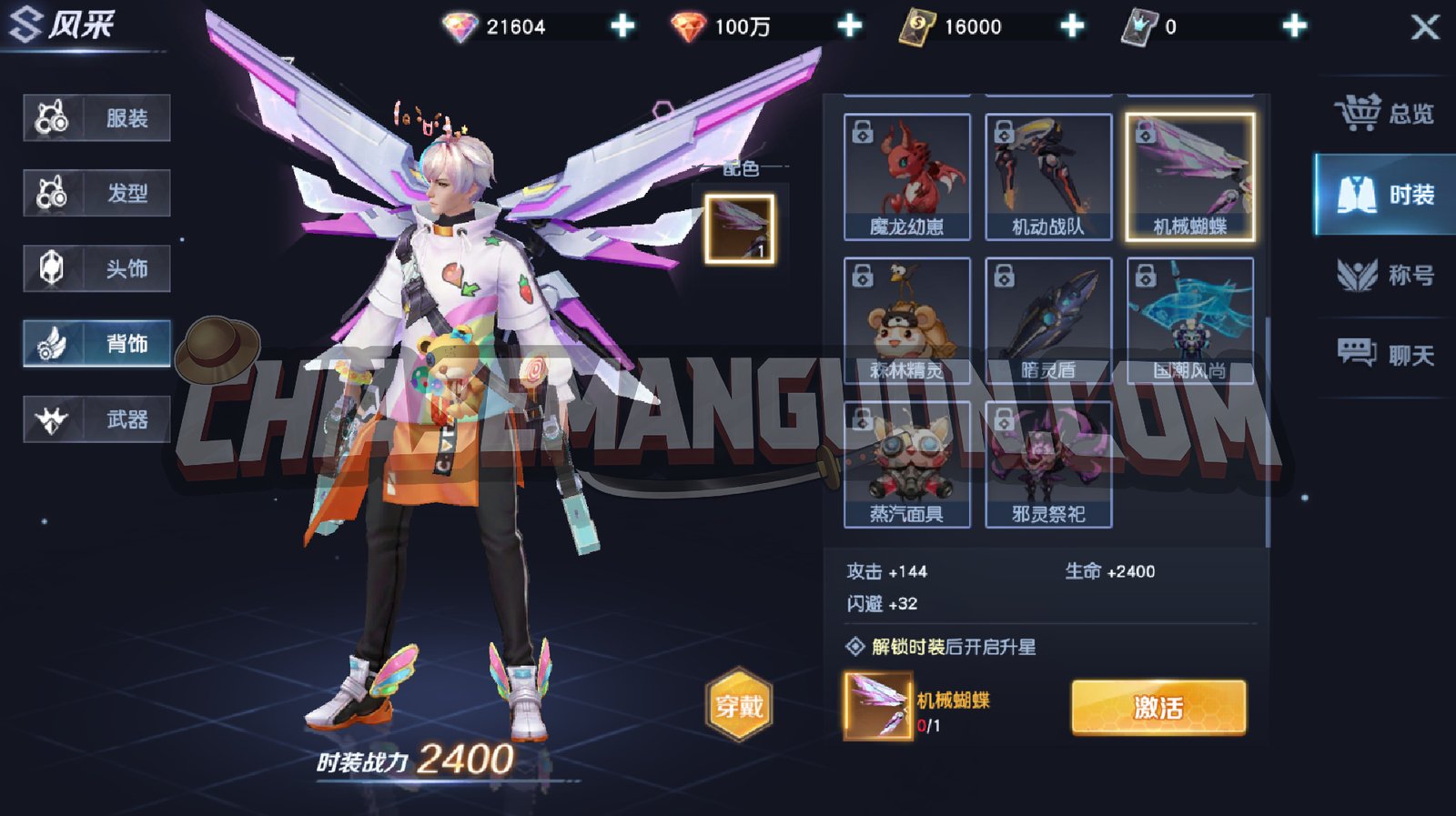Select the 头饰 headwear category
The width and height of the screenshot is (1456, 816).
97,268
